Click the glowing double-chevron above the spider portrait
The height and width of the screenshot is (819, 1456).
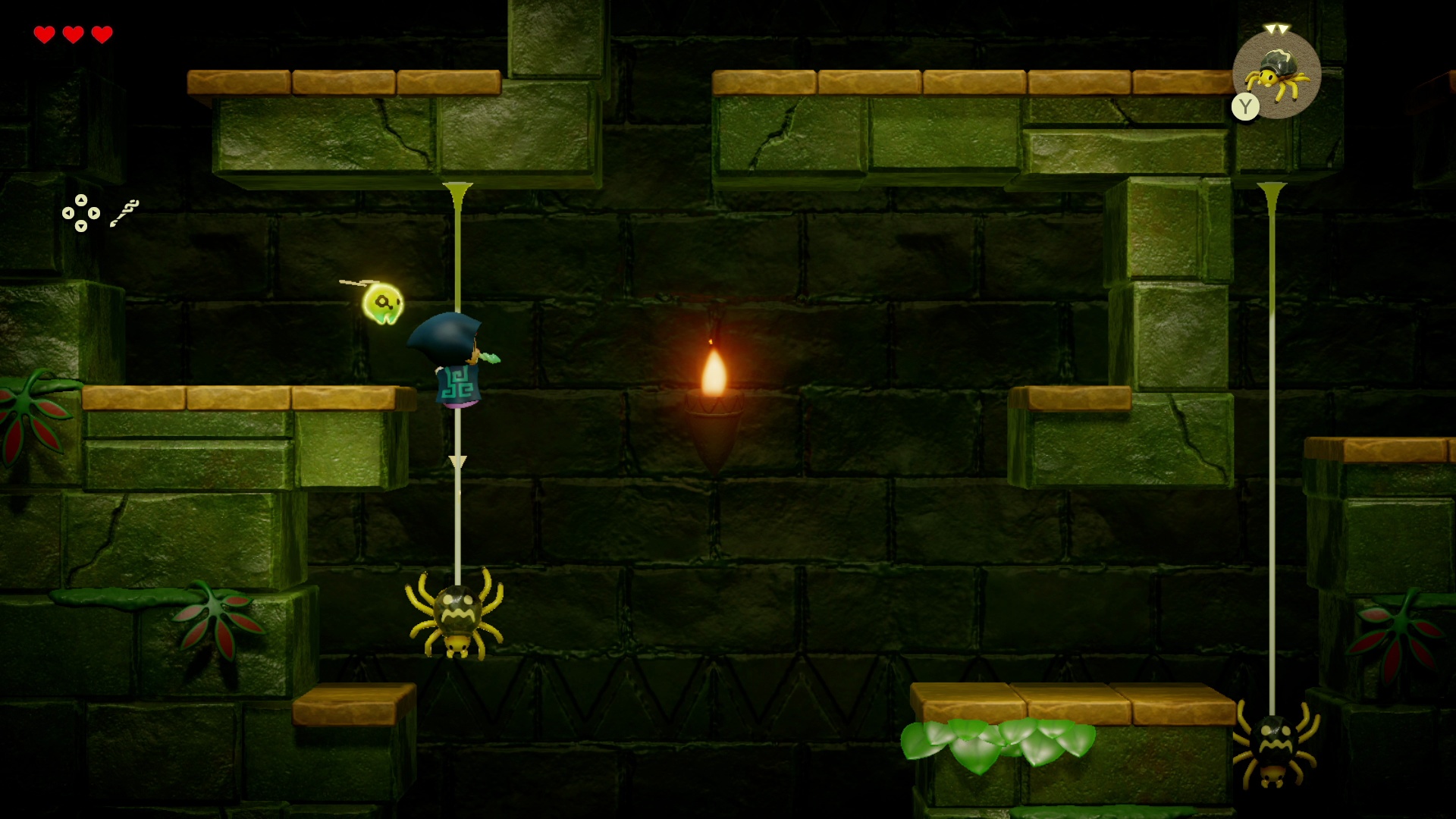pyautogui.click(x=1277, y=26)
